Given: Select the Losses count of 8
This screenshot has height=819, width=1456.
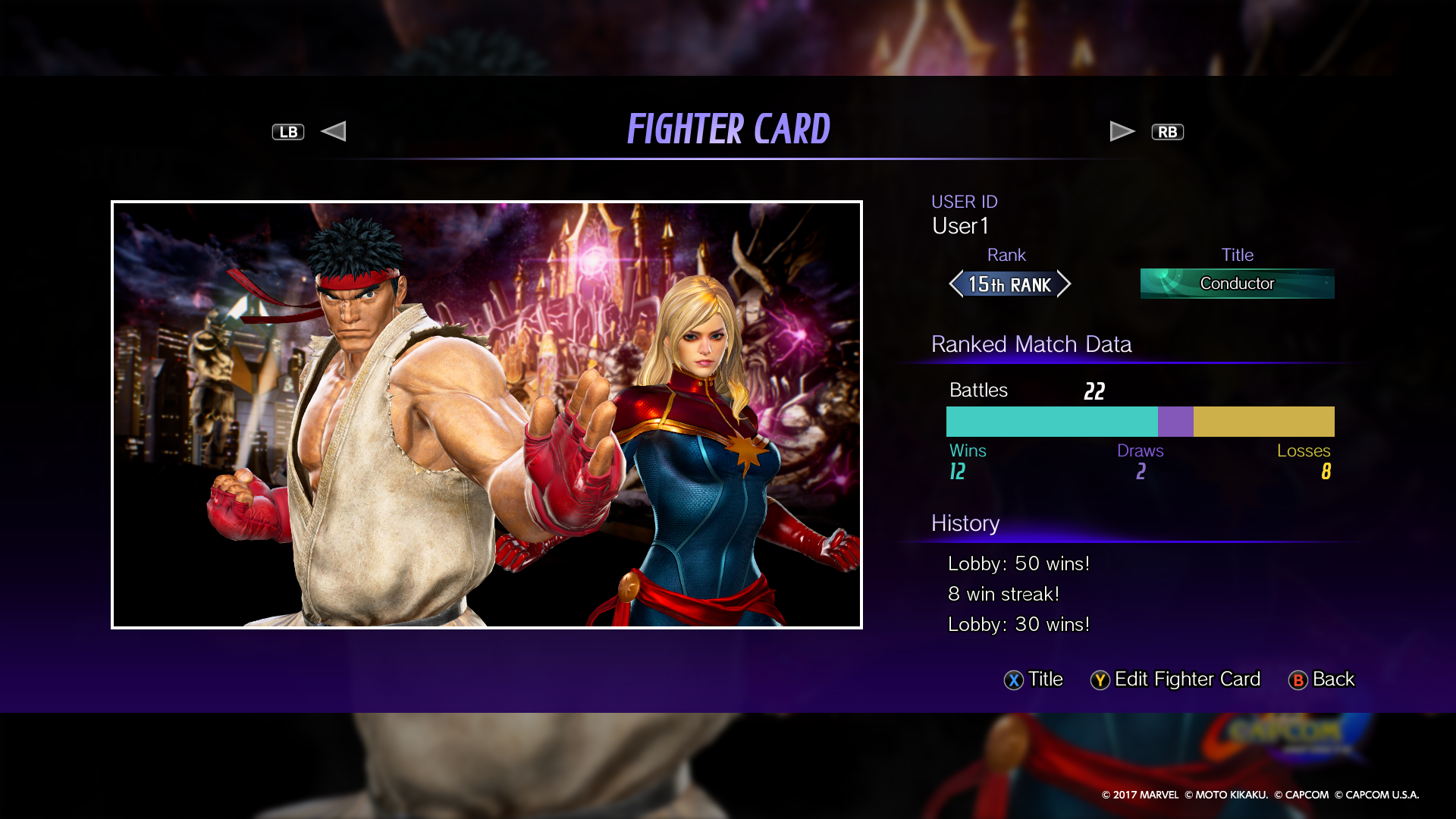Looking at the screenshot, I should [x=1325, y=472].
